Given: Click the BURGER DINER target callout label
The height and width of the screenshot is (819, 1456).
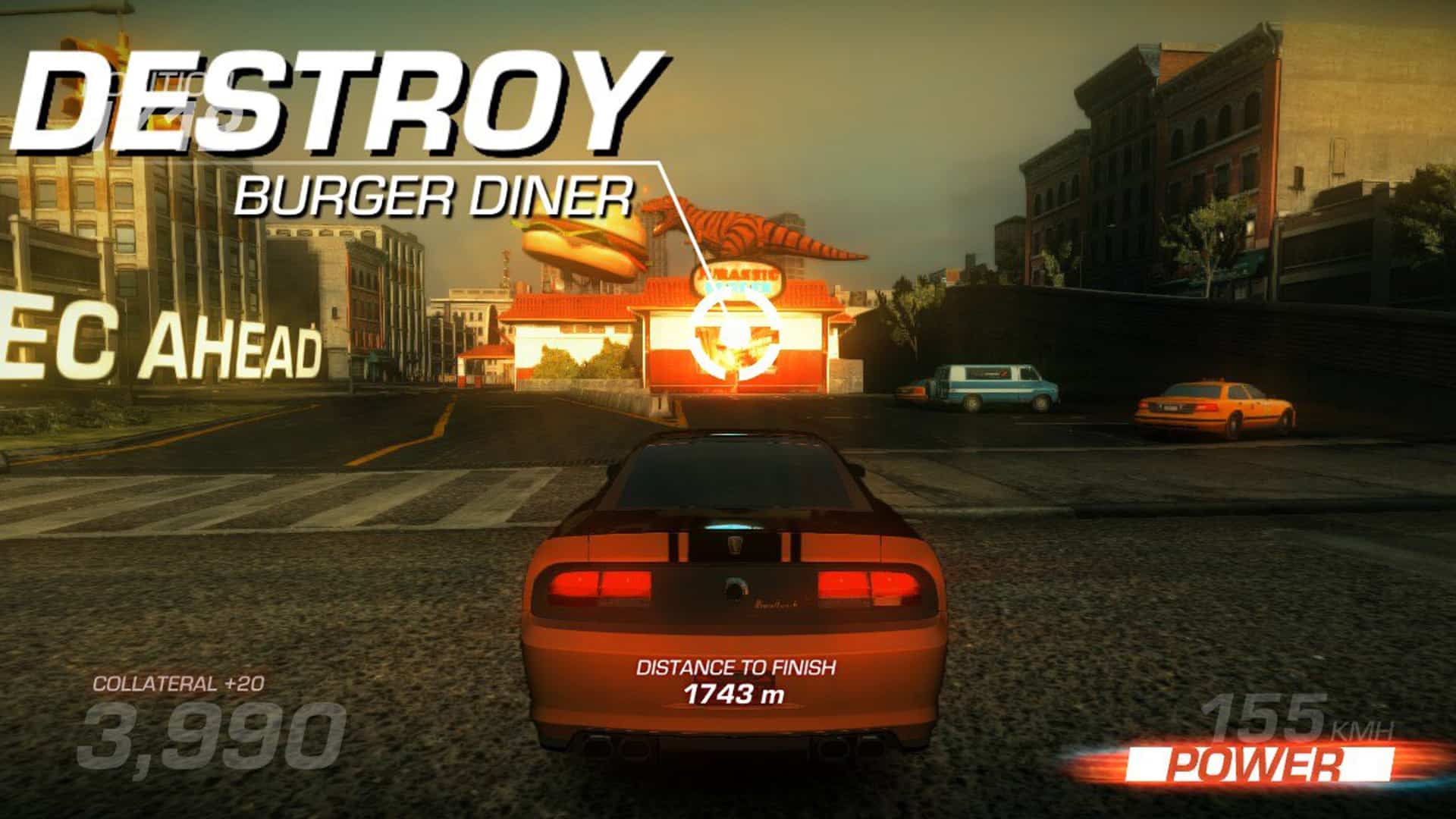Looking at the screenshot, I should (432, 195).
